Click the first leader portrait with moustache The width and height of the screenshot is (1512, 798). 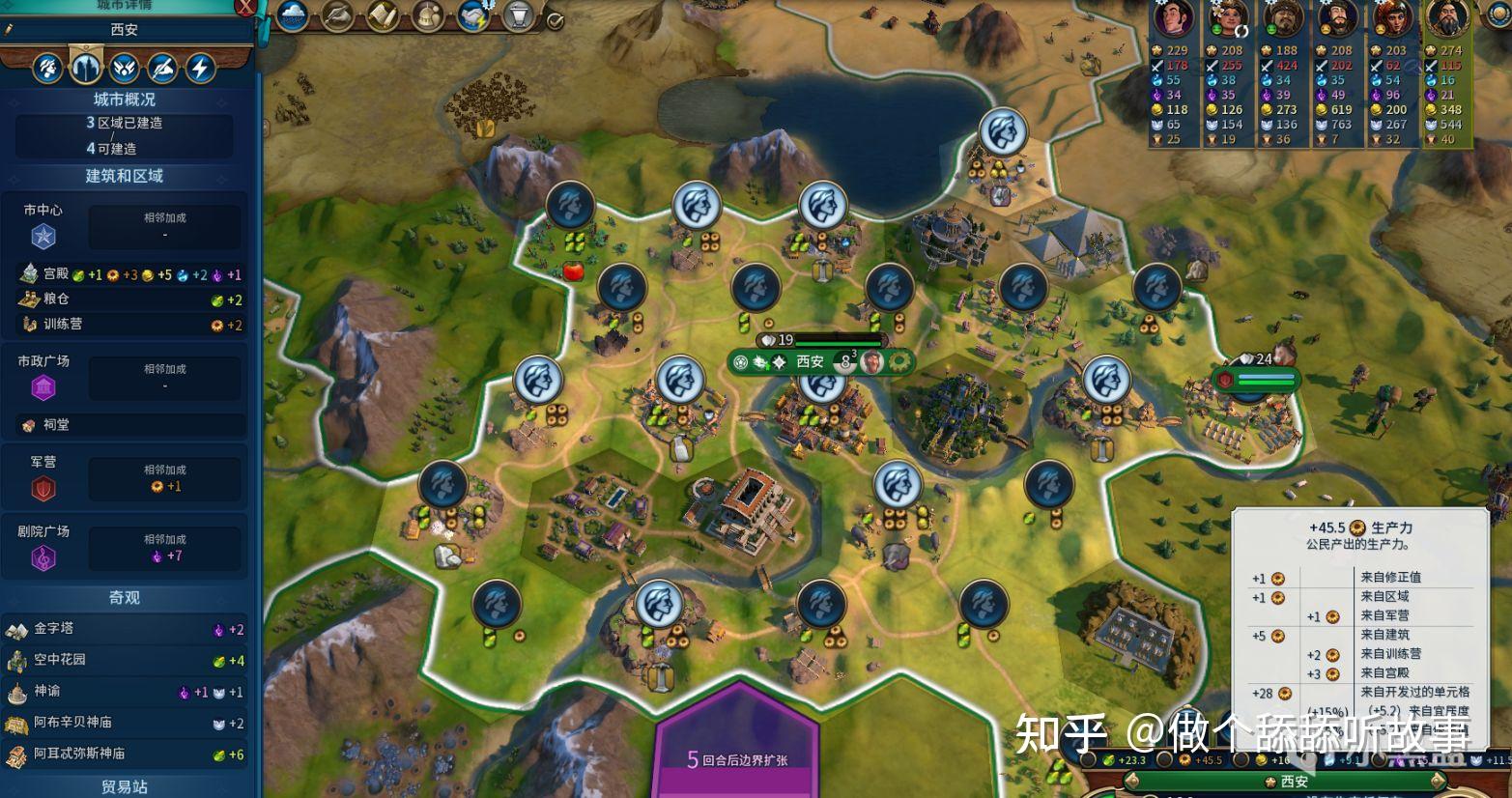pyautogui.click(x=1175, y=18)
